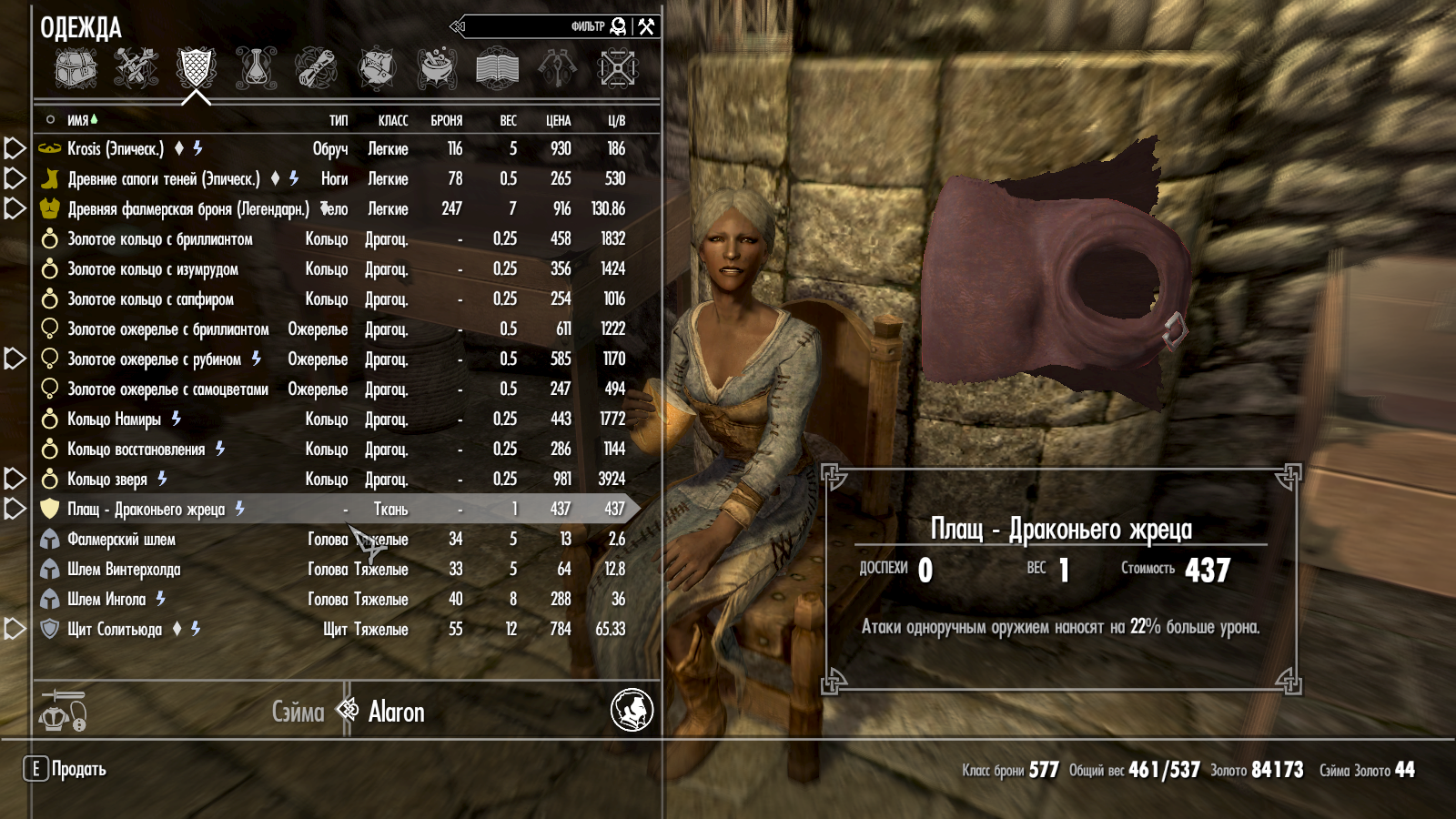Open the ingredients mortar bowl category

[437, 68]
